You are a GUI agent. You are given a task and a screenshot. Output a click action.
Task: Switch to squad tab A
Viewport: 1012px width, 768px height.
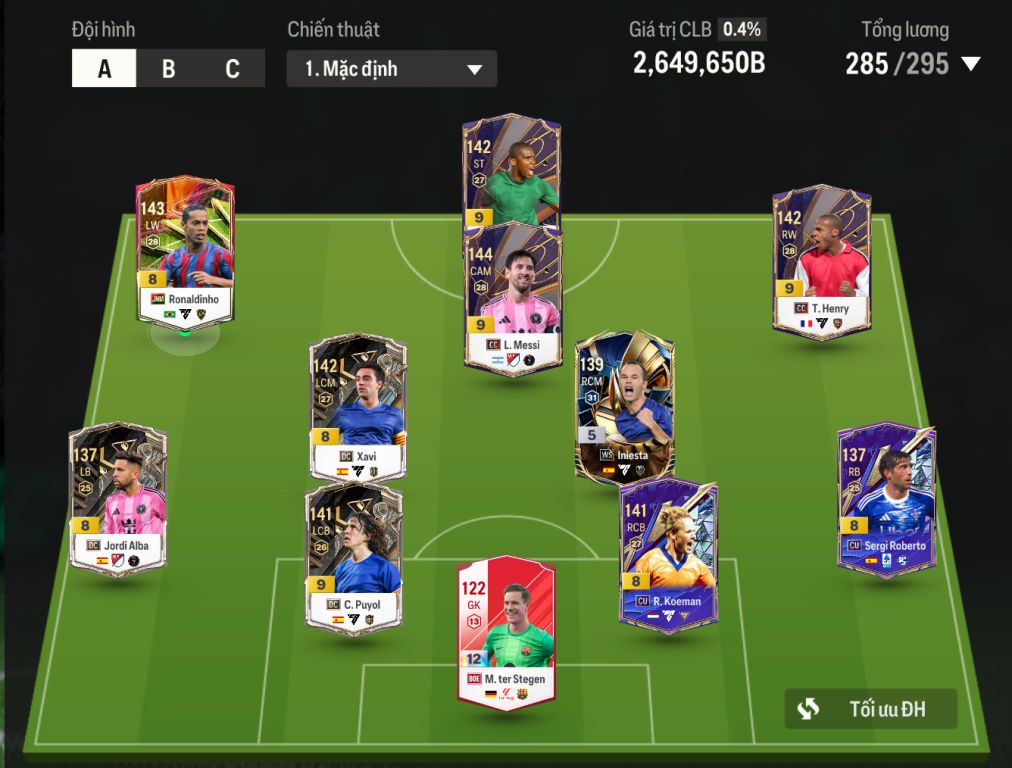(x=104, y=69)
